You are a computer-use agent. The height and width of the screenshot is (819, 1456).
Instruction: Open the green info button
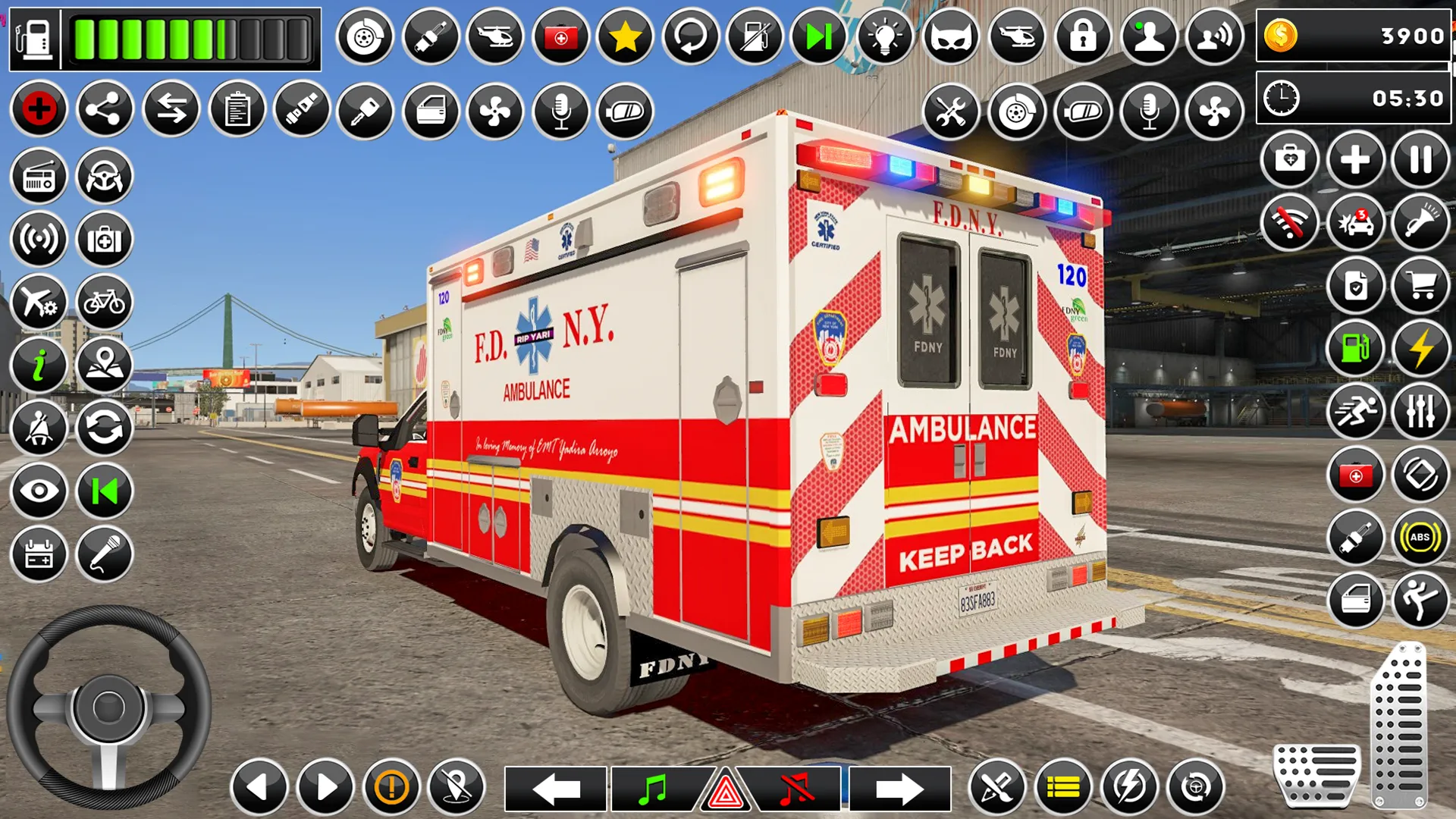click(39, 366)
